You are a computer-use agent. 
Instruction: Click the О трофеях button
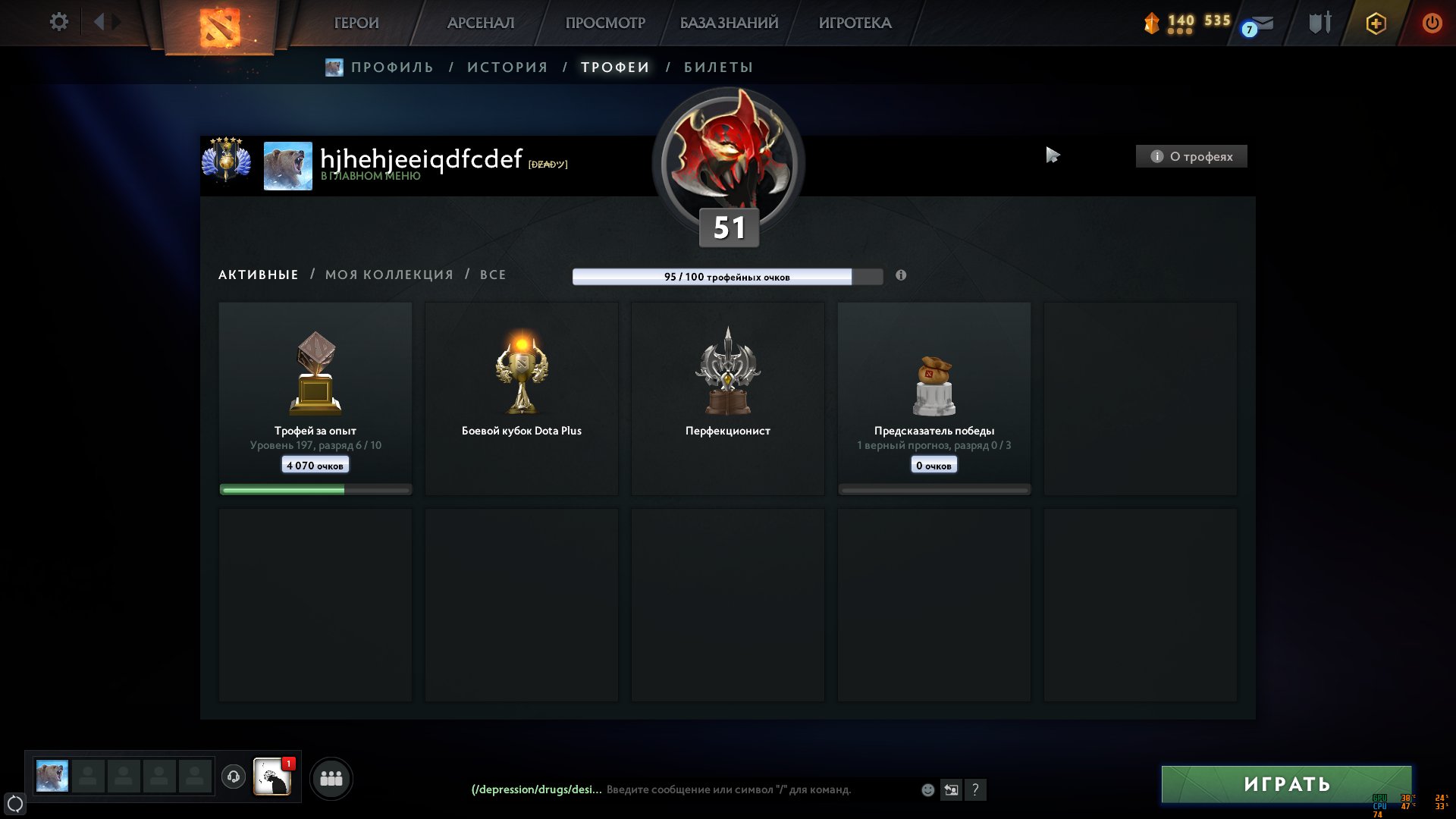[1191, 156]
